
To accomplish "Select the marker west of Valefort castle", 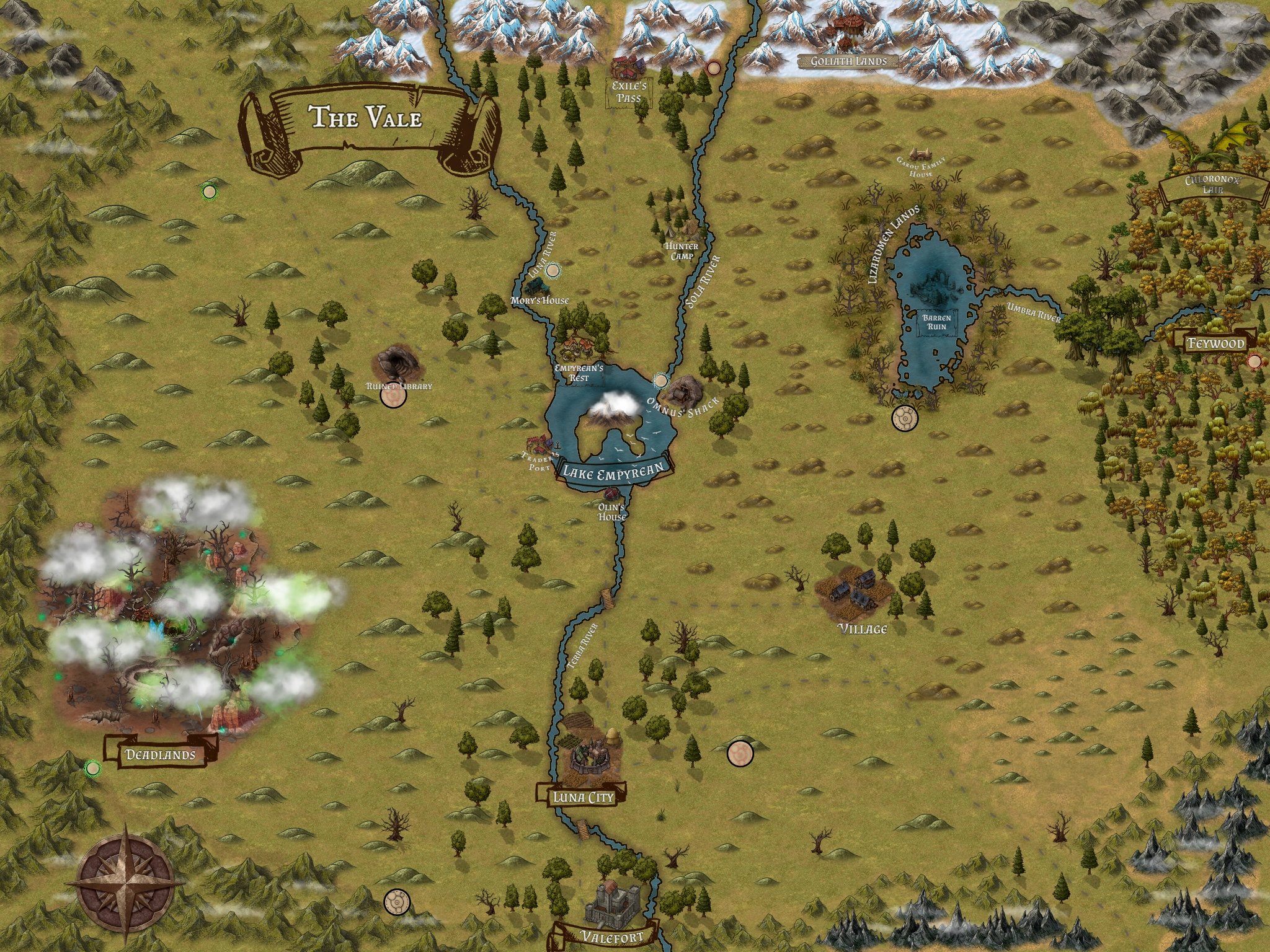I will tap(396, 902).
